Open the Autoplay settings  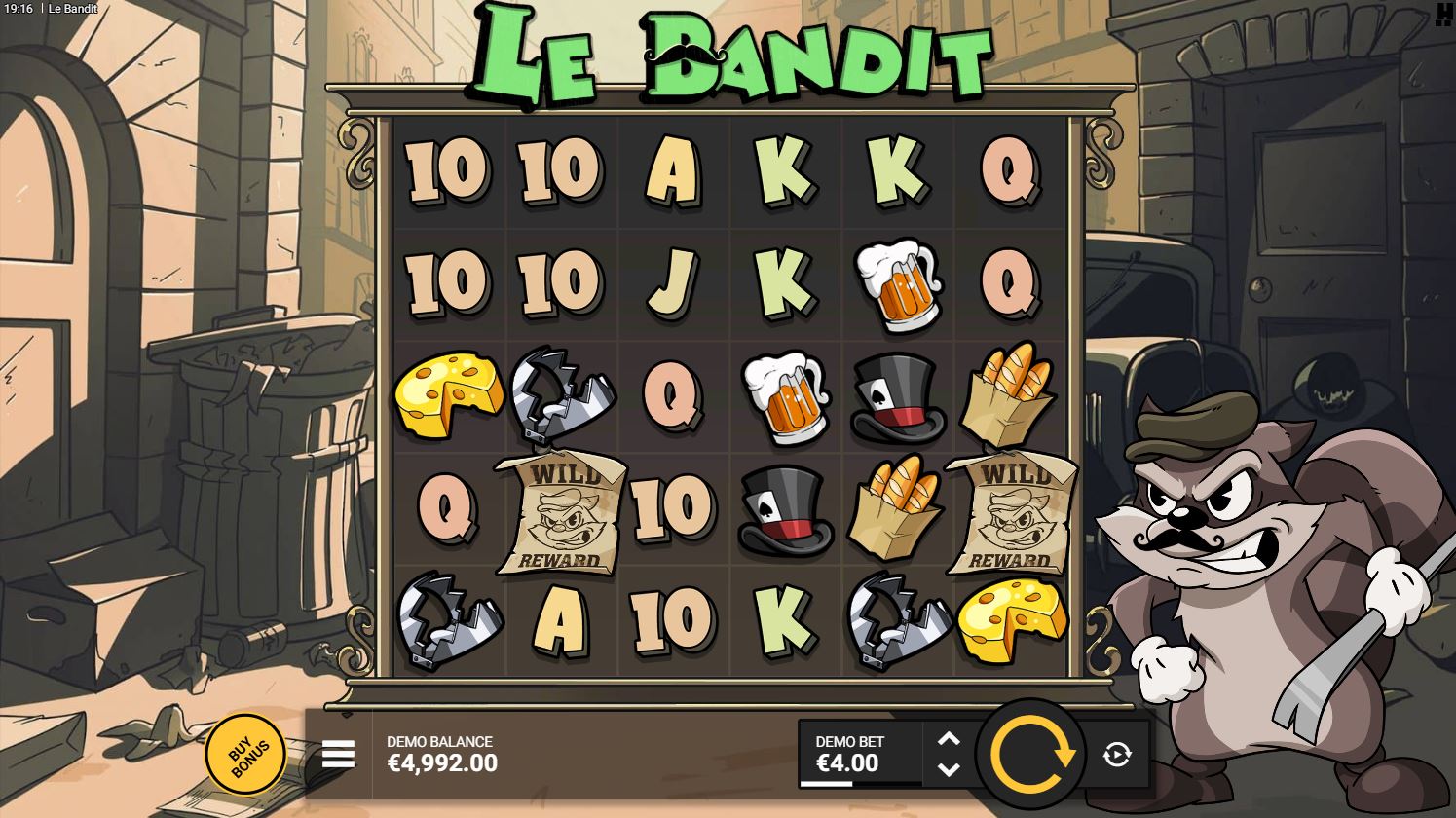click(x=1116, y=753)
